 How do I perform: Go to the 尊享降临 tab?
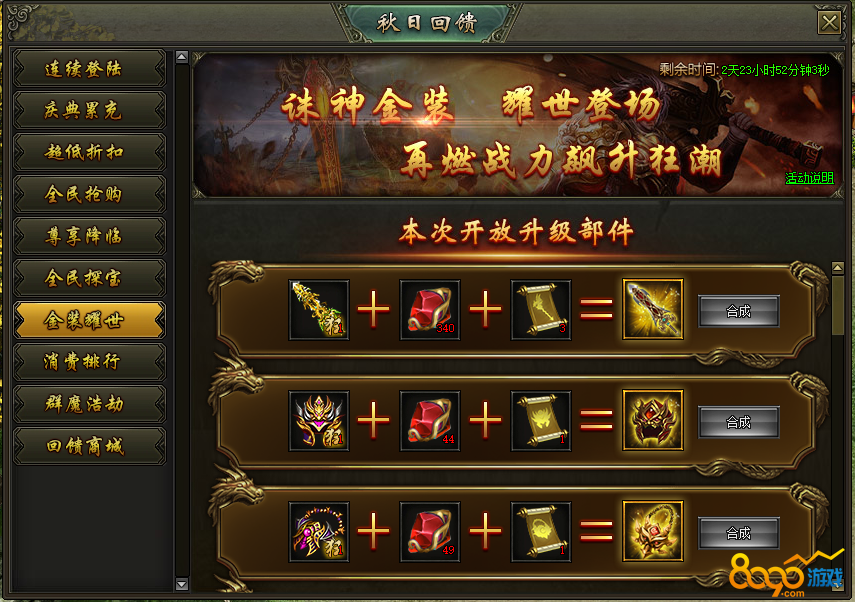pyautogui.click(x=89, y=237)
